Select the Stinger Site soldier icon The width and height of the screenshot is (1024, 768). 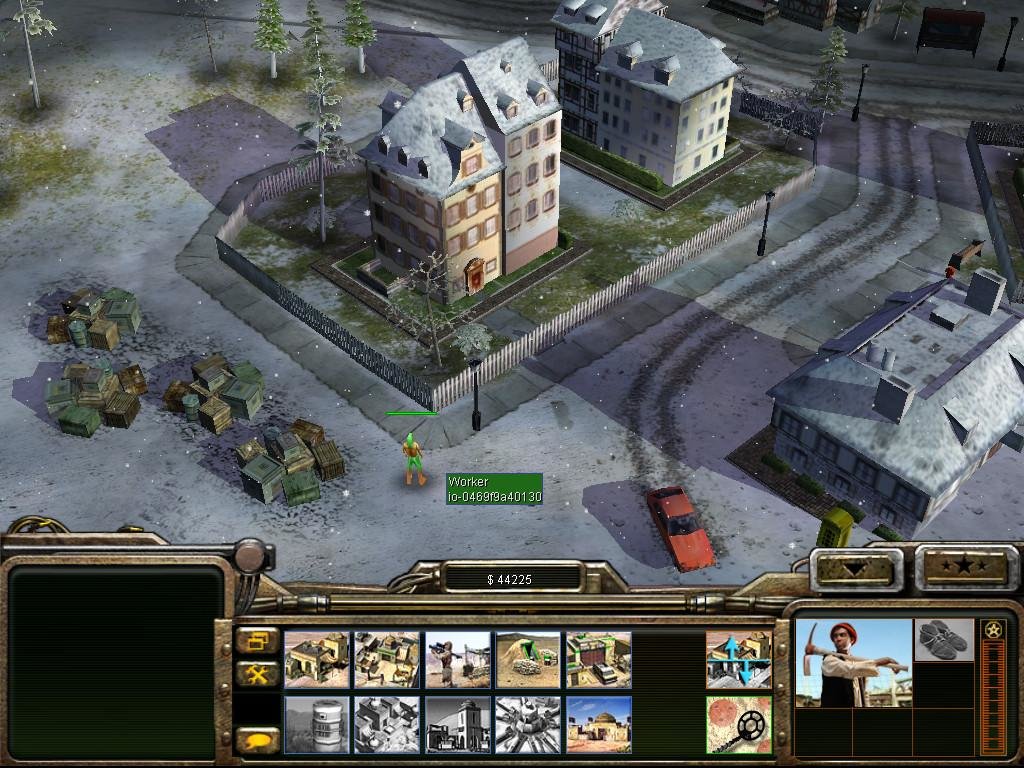[458, 659]
